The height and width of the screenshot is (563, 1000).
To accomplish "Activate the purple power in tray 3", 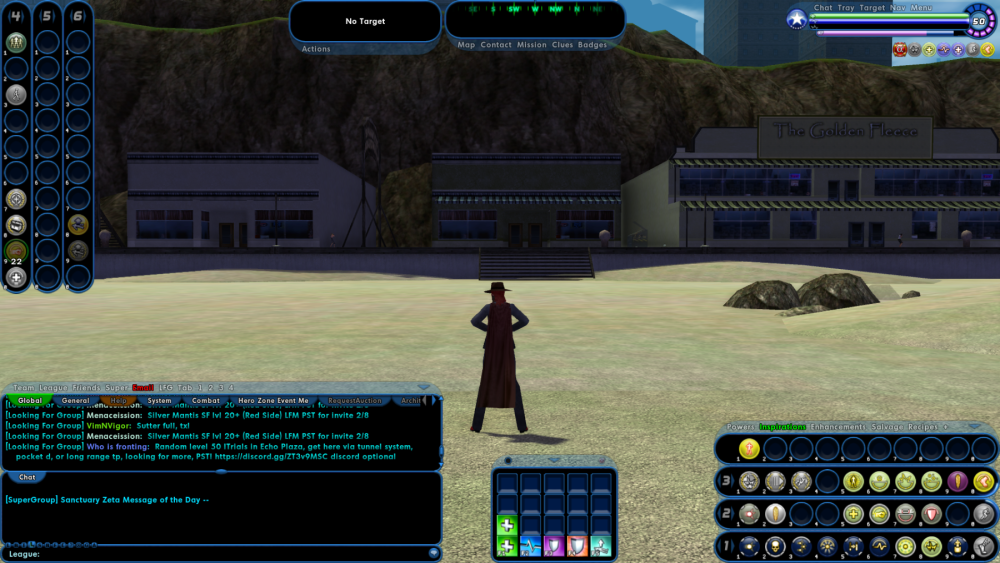I will (x=957, y=481).
